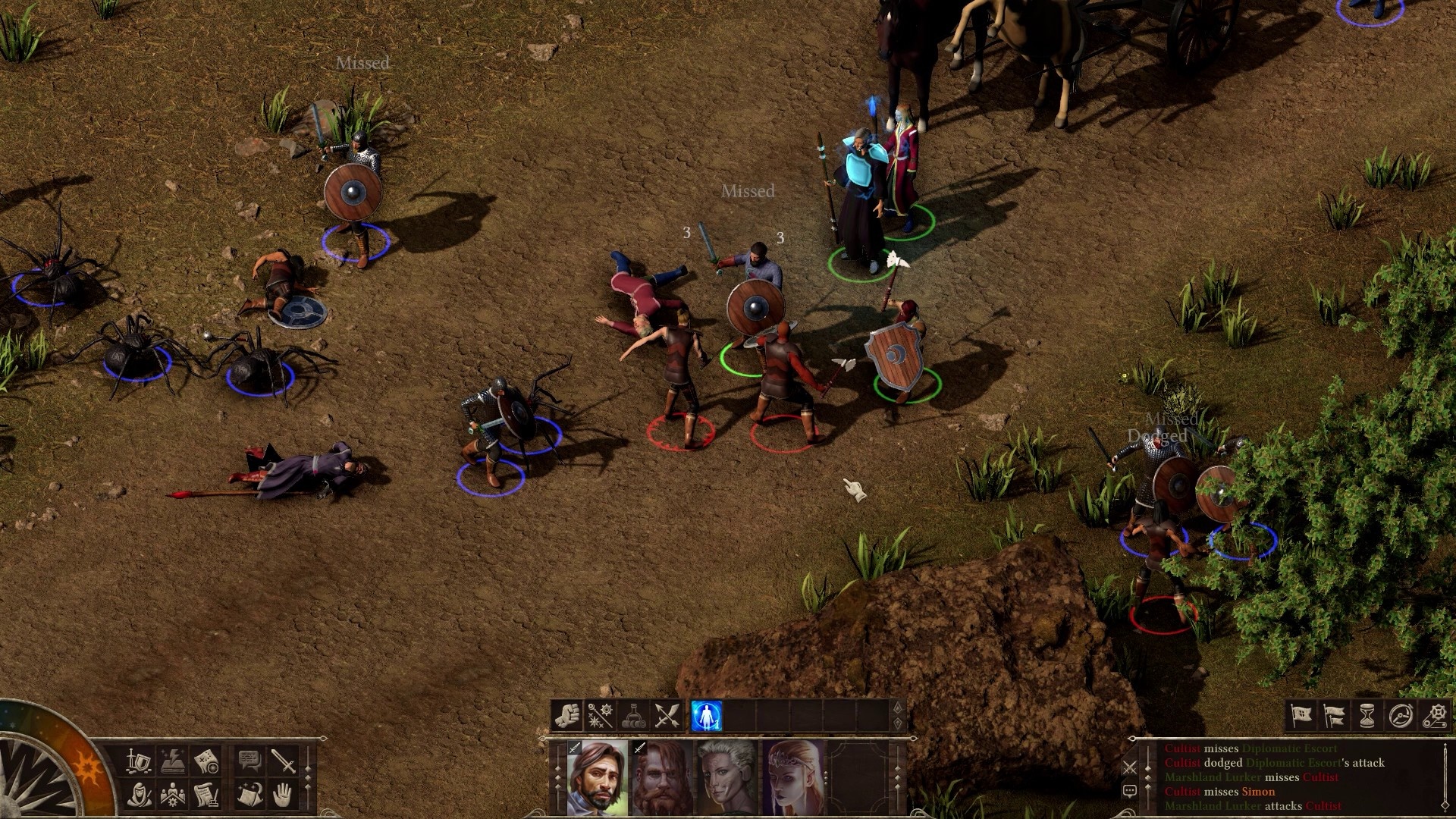Image resolution: width=1456 pixels, height=819 pixels.
Task: Select the bearded brown-haired man portrait
Action: tap(598, 778)
